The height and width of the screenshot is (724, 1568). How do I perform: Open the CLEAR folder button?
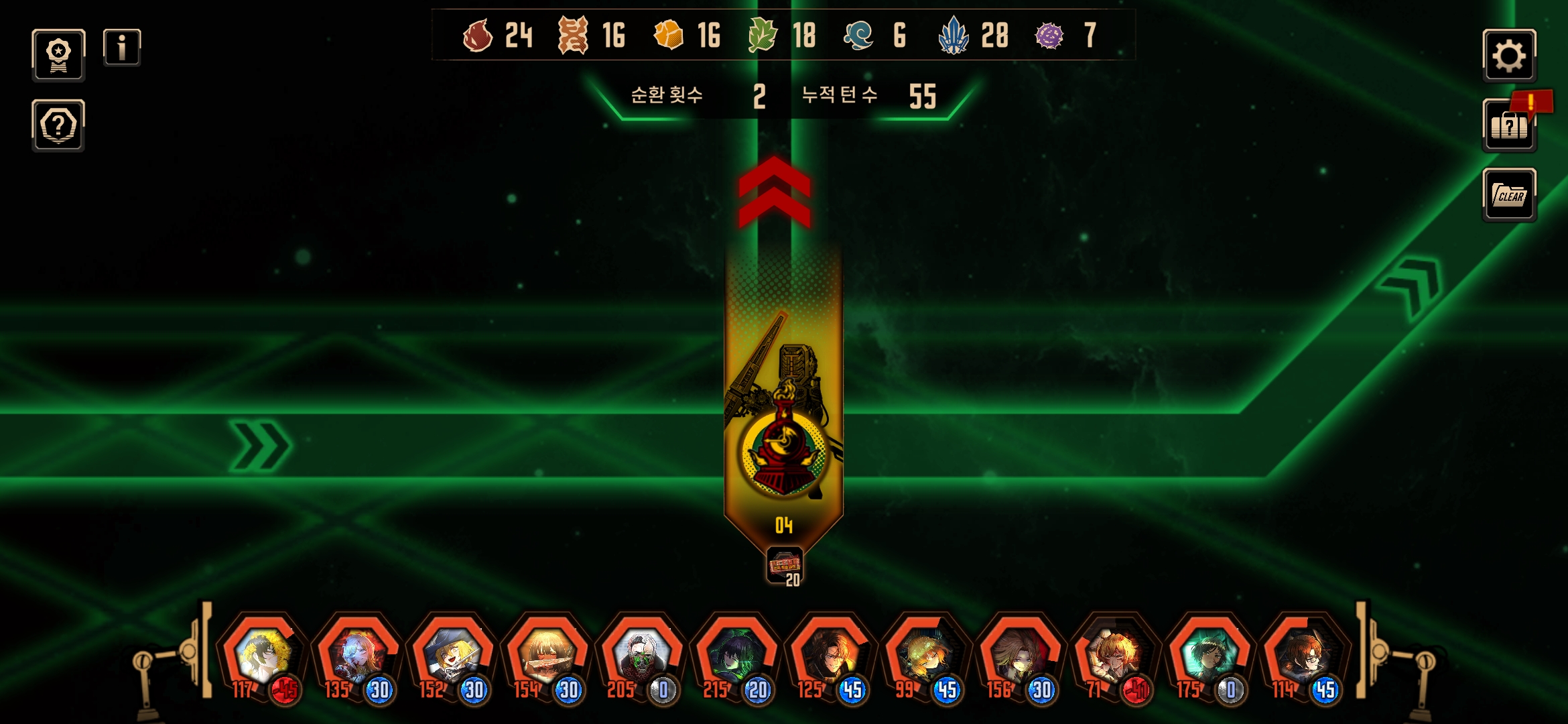[1509, 195]
